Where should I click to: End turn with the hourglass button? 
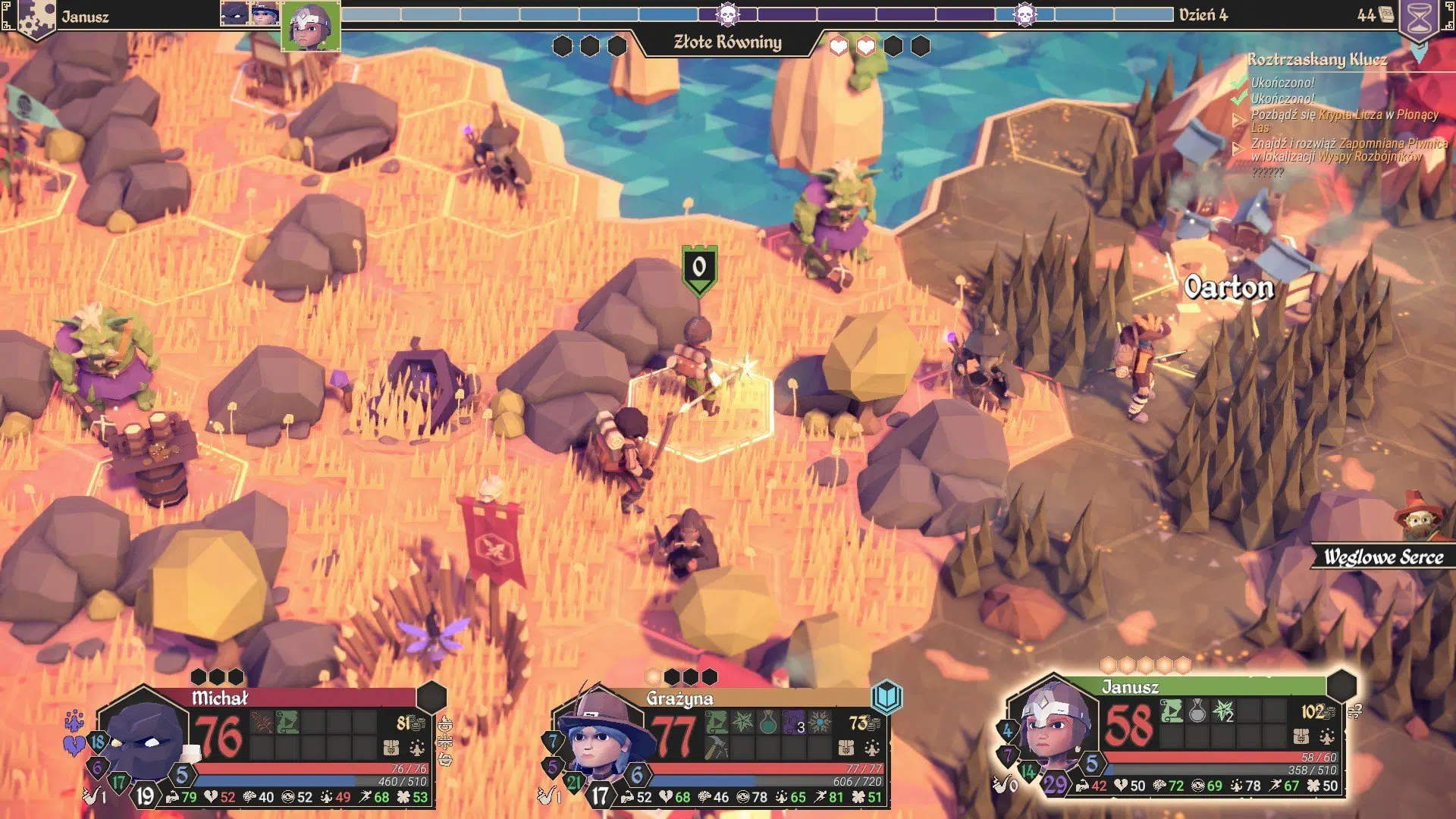tap(1419, 18)
